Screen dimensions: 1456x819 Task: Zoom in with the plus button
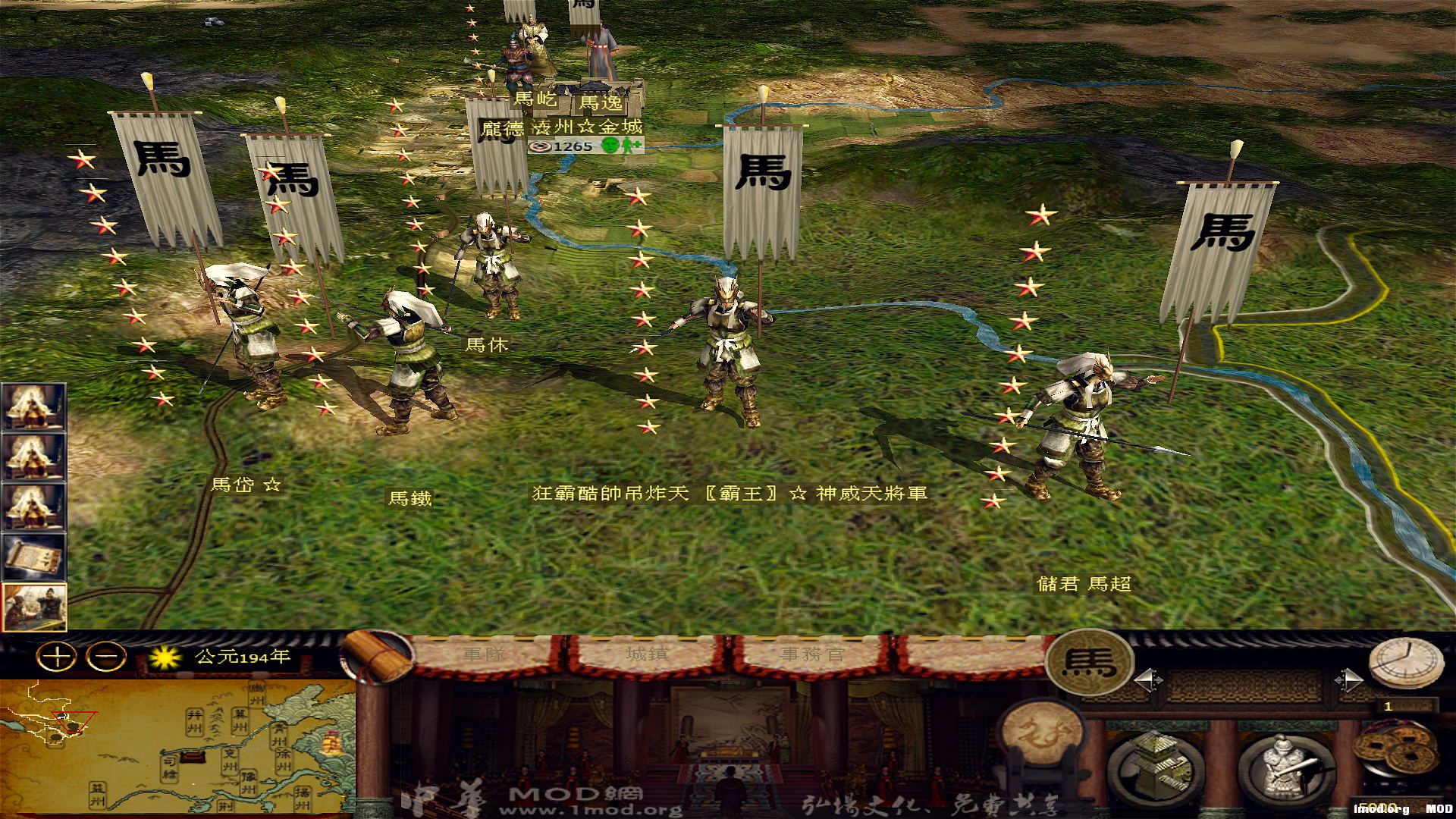tap(56, 656)
